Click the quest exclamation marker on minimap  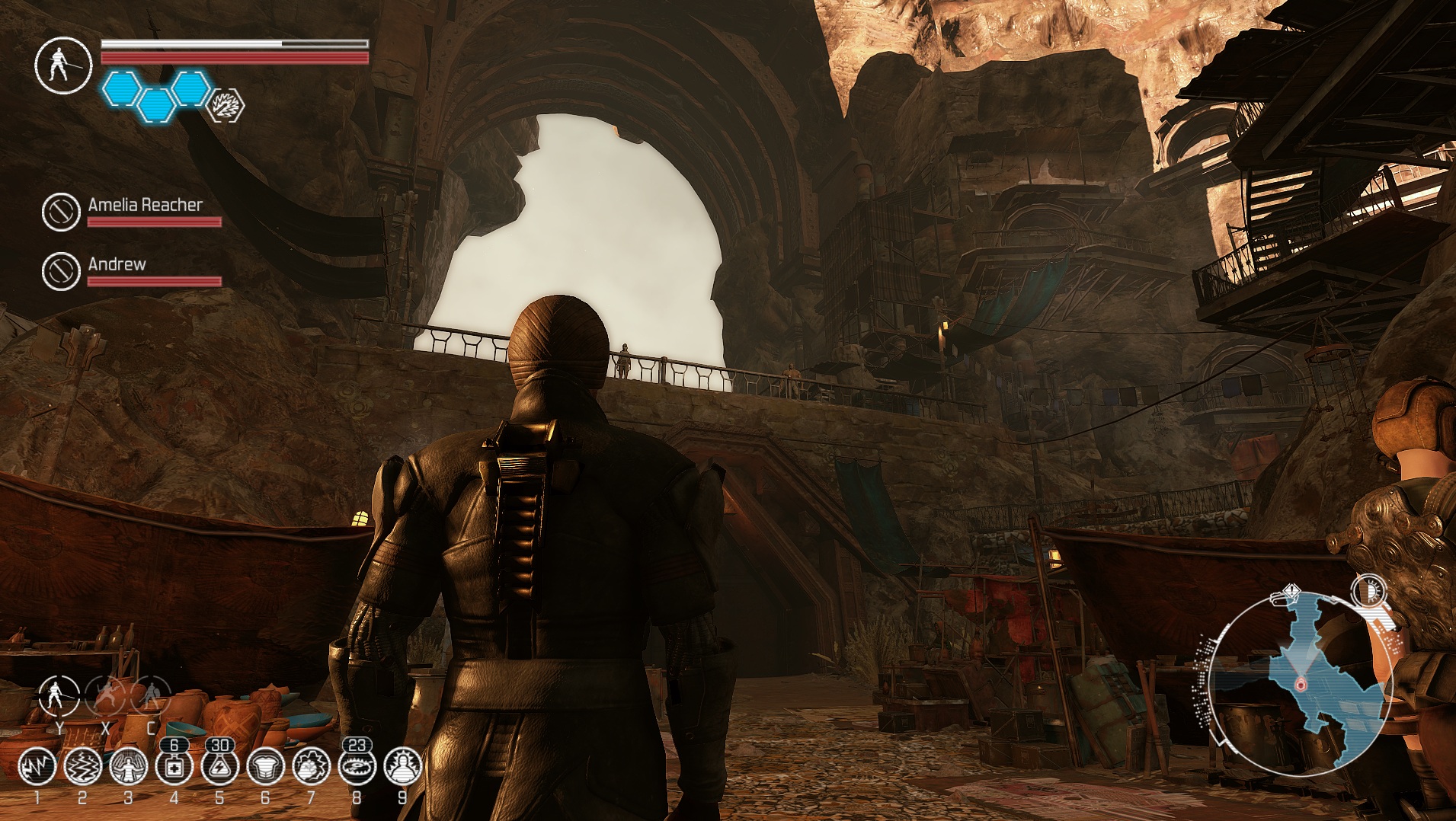tap(1290, 592)
